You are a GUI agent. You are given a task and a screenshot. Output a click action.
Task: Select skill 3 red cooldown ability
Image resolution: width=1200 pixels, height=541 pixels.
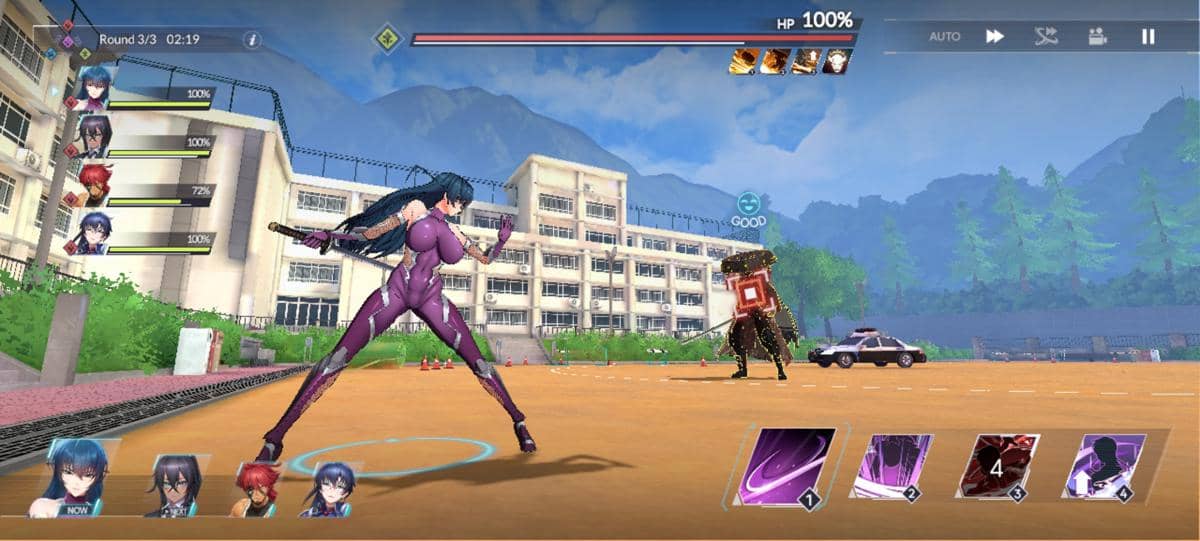click(997, 466)
